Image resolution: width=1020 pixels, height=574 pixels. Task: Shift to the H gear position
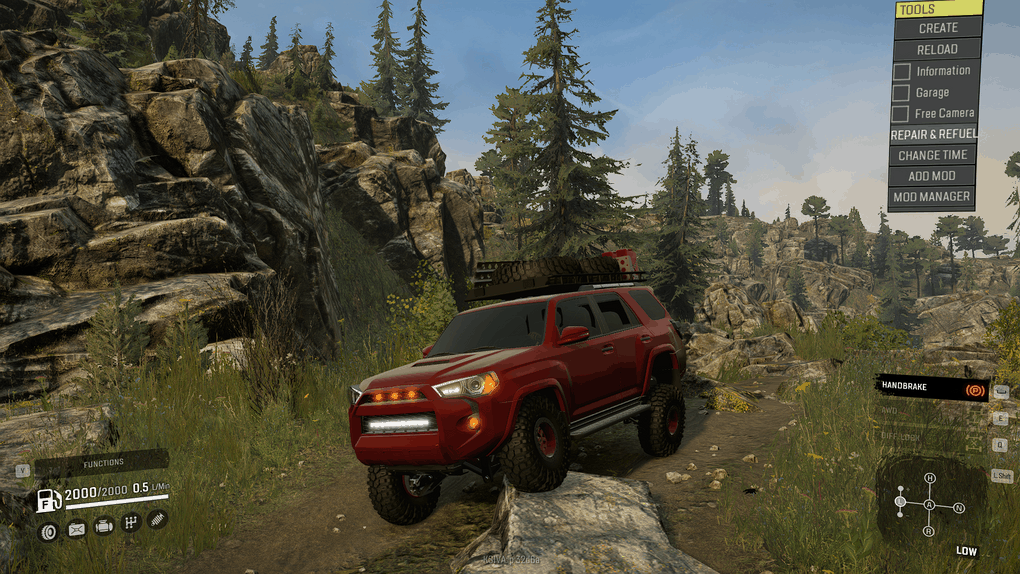929,479
